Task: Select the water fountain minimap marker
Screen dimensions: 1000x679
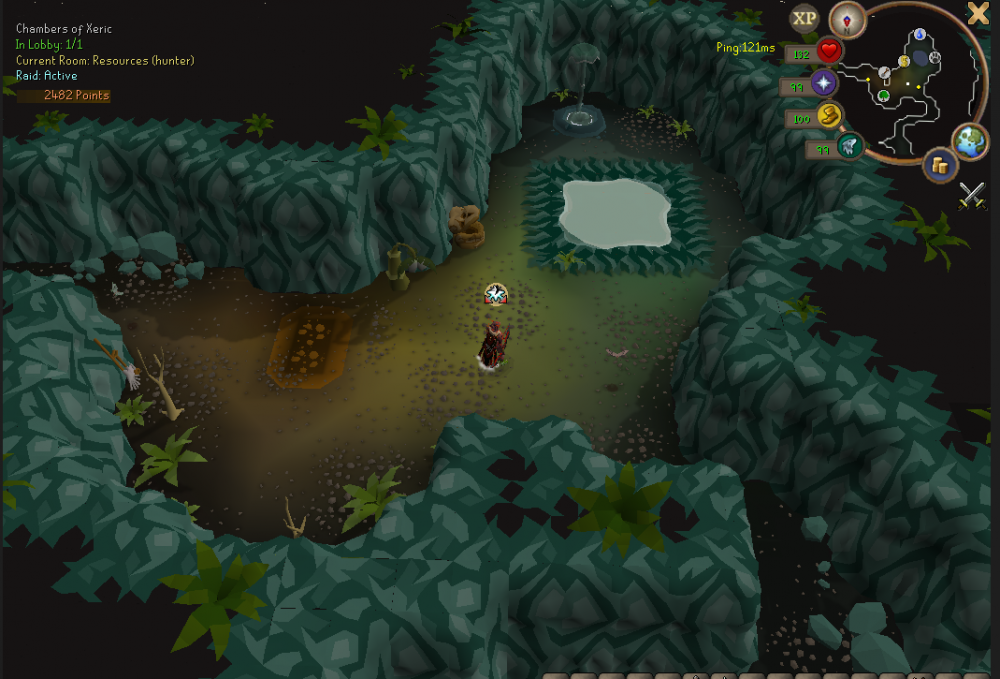Action: pos(920,35)
